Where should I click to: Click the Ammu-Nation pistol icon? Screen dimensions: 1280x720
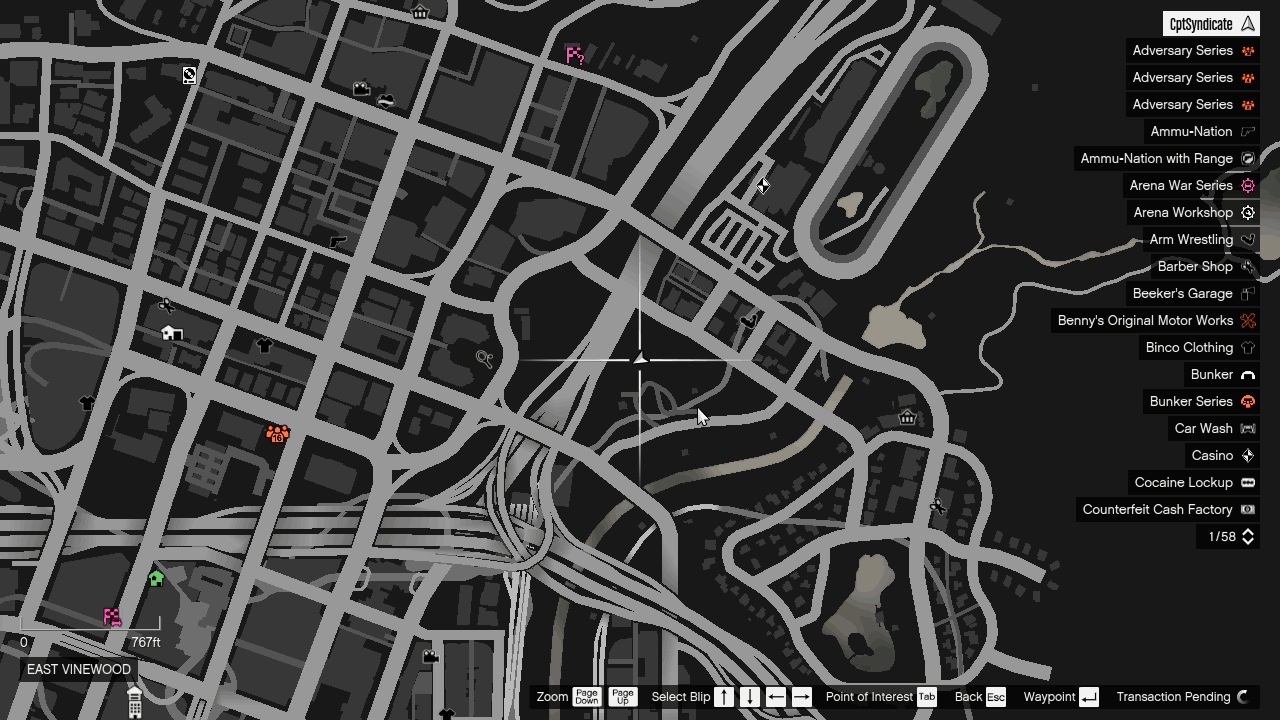[x=1247, y=131]
